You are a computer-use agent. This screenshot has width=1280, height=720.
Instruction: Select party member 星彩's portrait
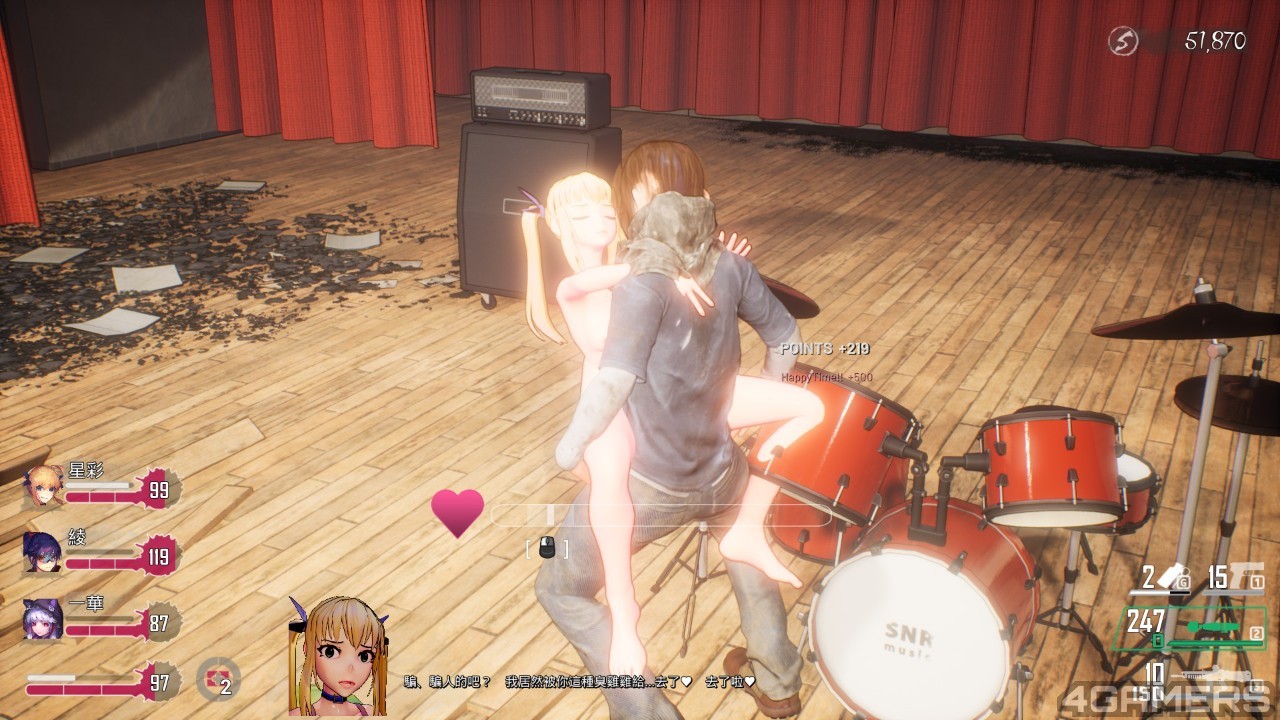tap(44, 485)
